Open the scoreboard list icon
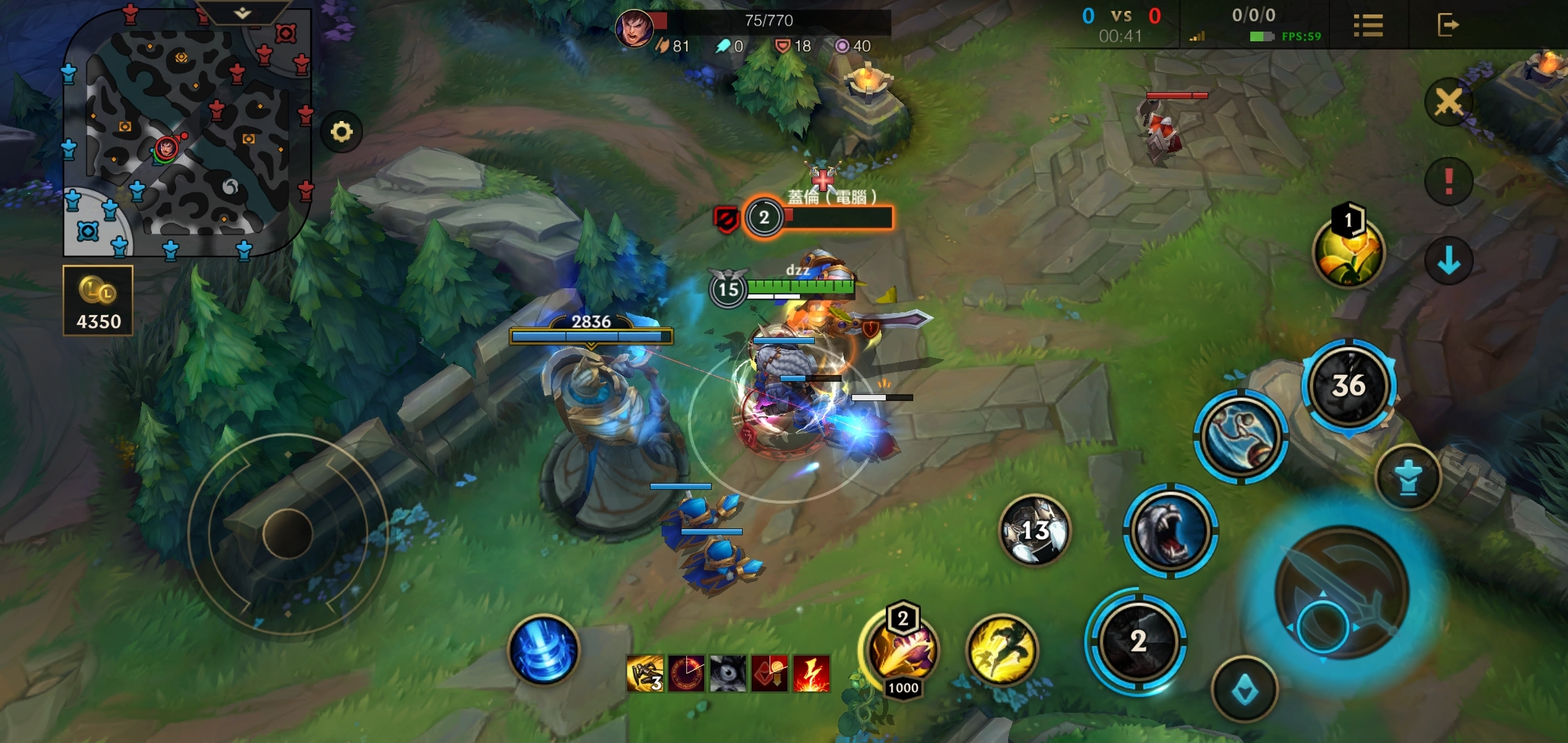 (1368, 25)
